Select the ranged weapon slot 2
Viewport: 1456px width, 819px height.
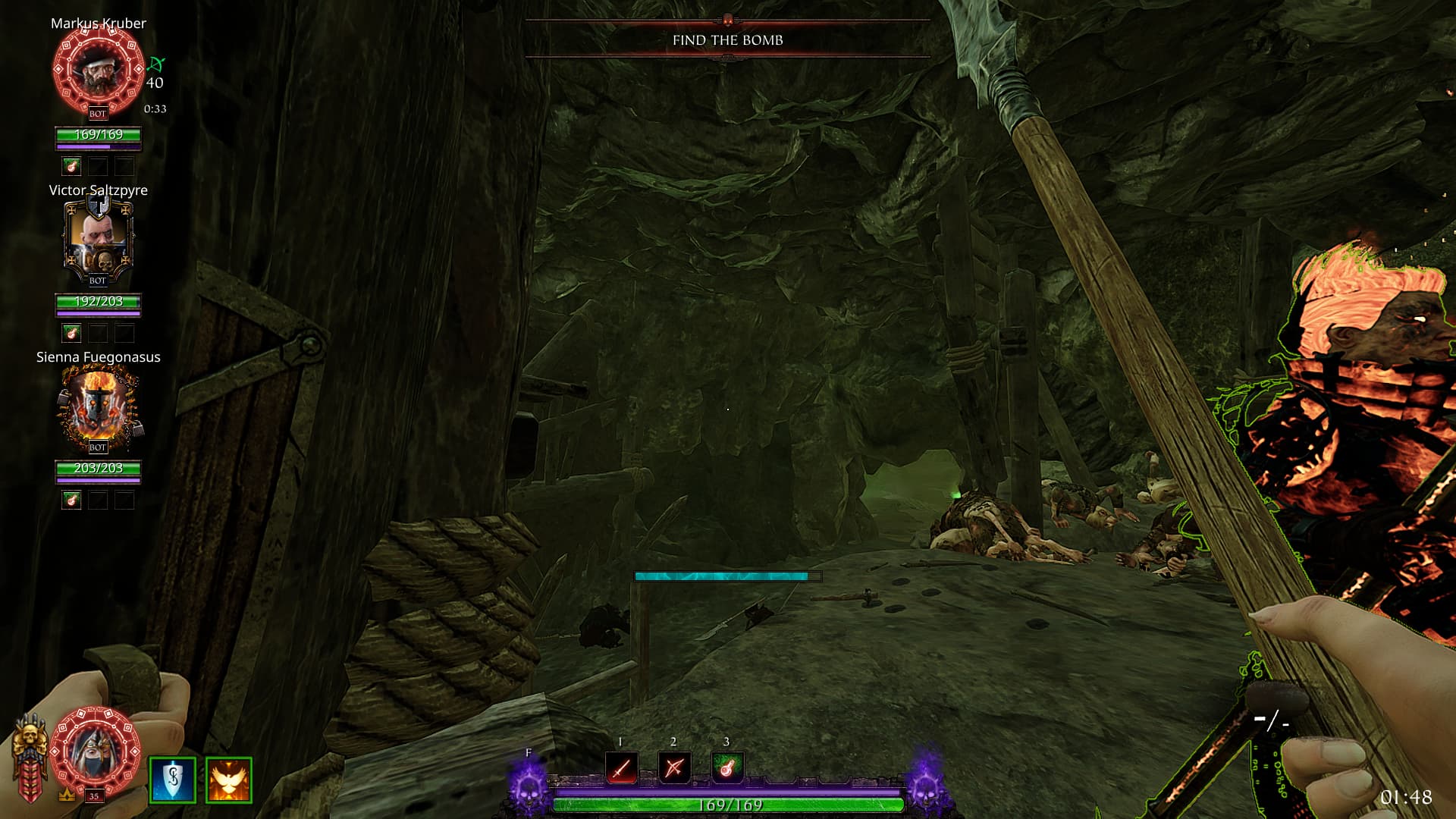[x=674, y=768]
